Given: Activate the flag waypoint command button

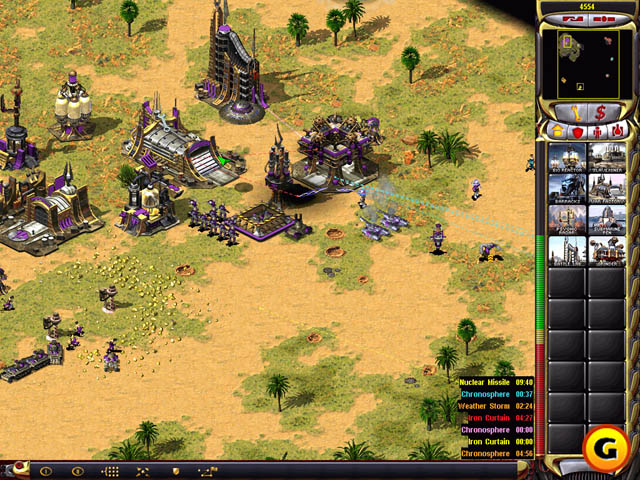Looking at the screenshot, I should click(209, 470).
